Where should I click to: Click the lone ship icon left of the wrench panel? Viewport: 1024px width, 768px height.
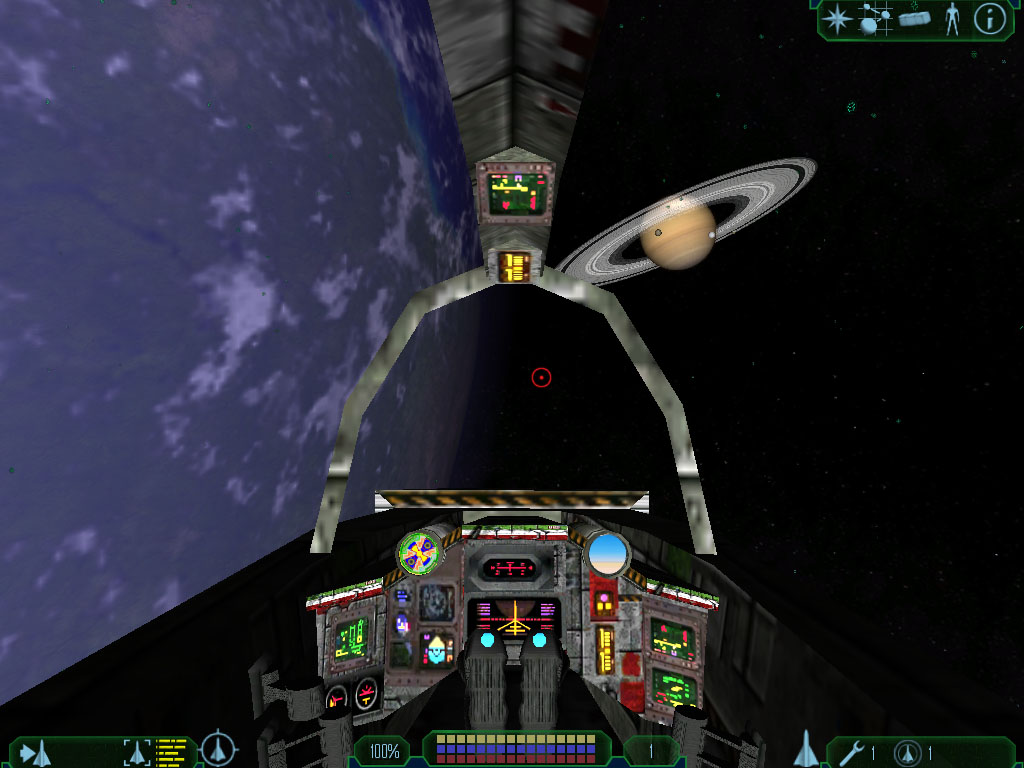click(807, 749)
